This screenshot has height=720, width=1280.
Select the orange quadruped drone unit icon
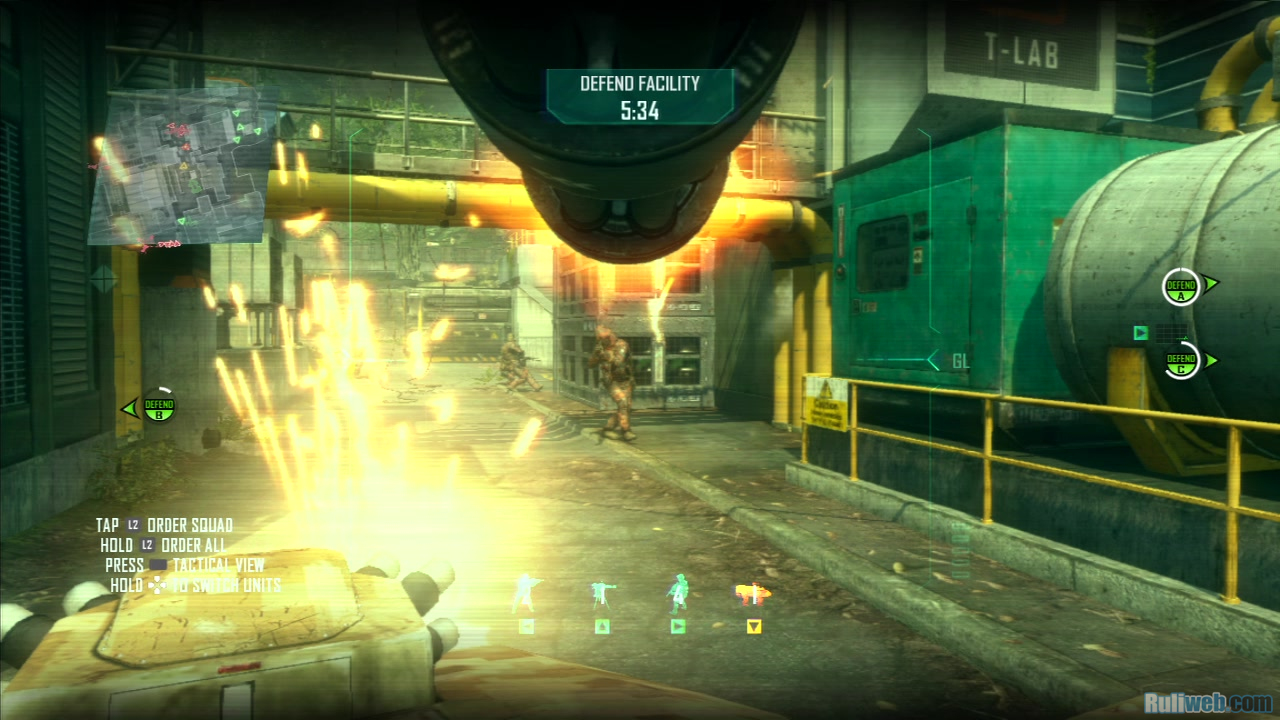click(753, 594)
